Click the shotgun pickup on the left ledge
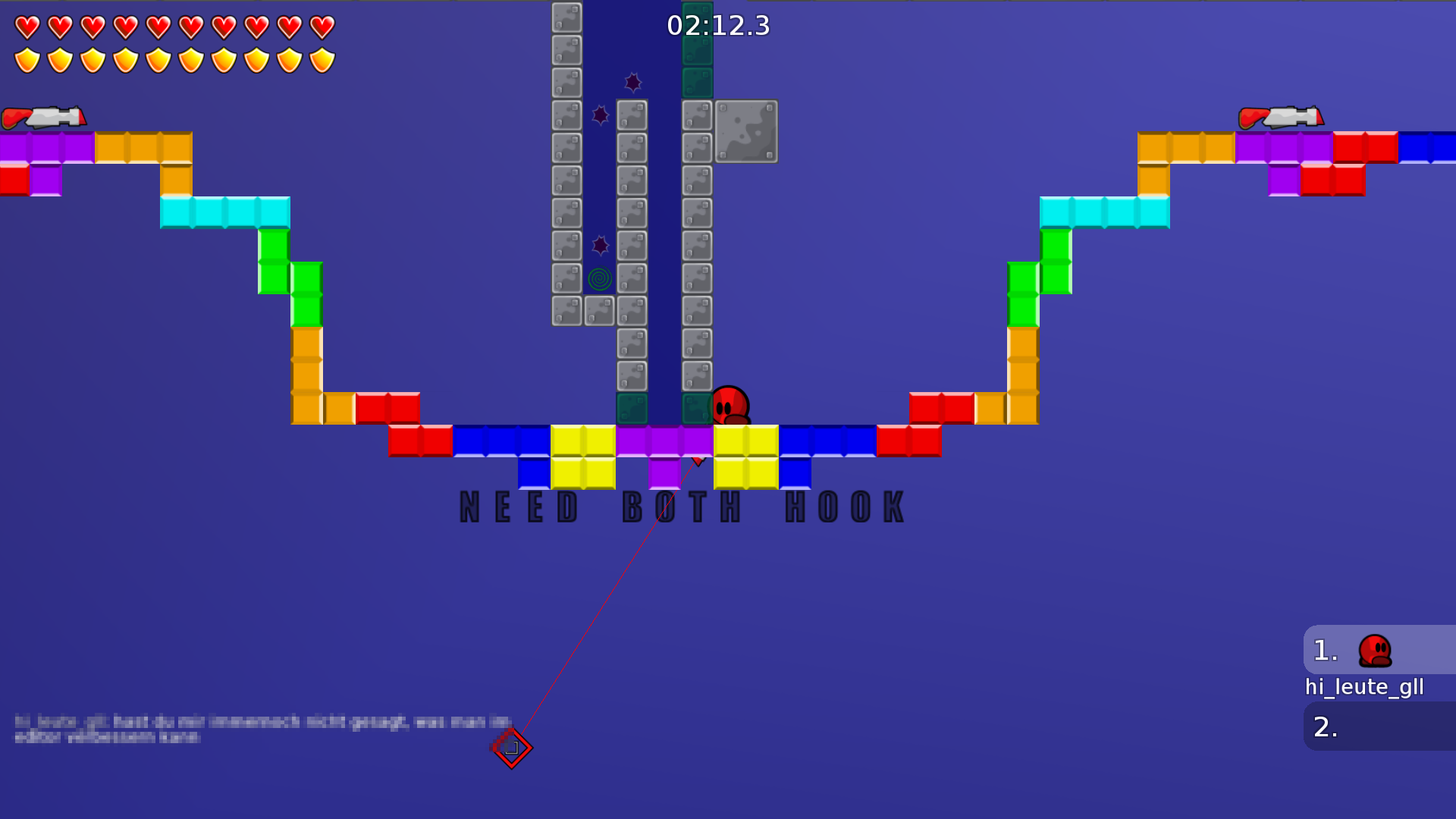This screenshot has width=1456, height=819. click(44, 118)
